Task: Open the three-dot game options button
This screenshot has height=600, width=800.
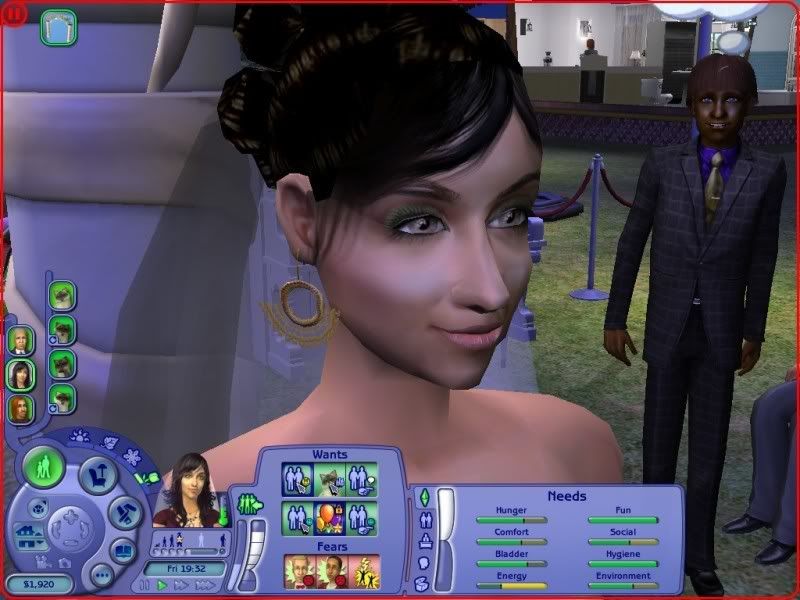Action: click(x=101, y=576)
